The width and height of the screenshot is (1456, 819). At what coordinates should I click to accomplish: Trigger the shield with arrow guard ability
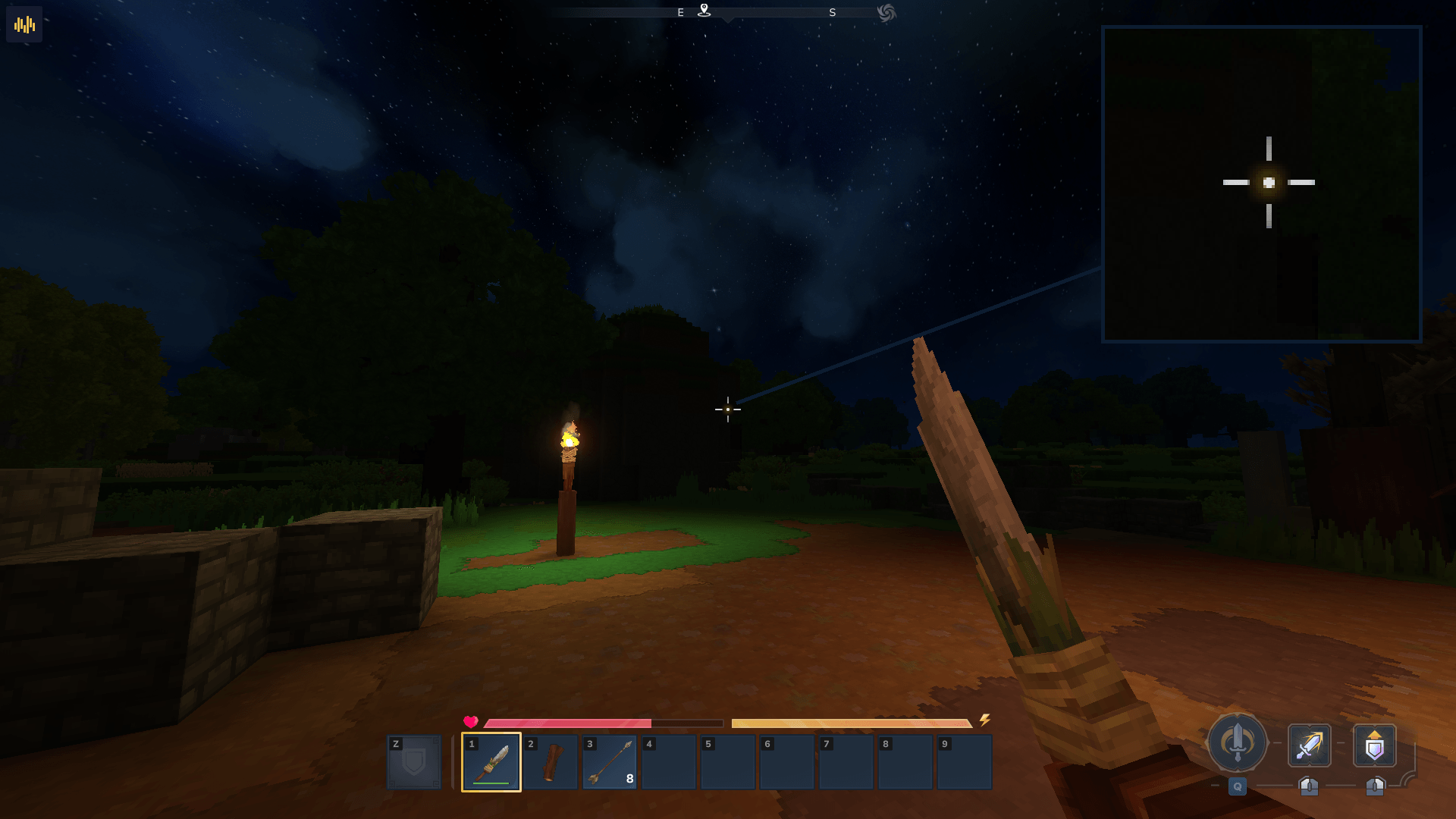coord(1374,745)
